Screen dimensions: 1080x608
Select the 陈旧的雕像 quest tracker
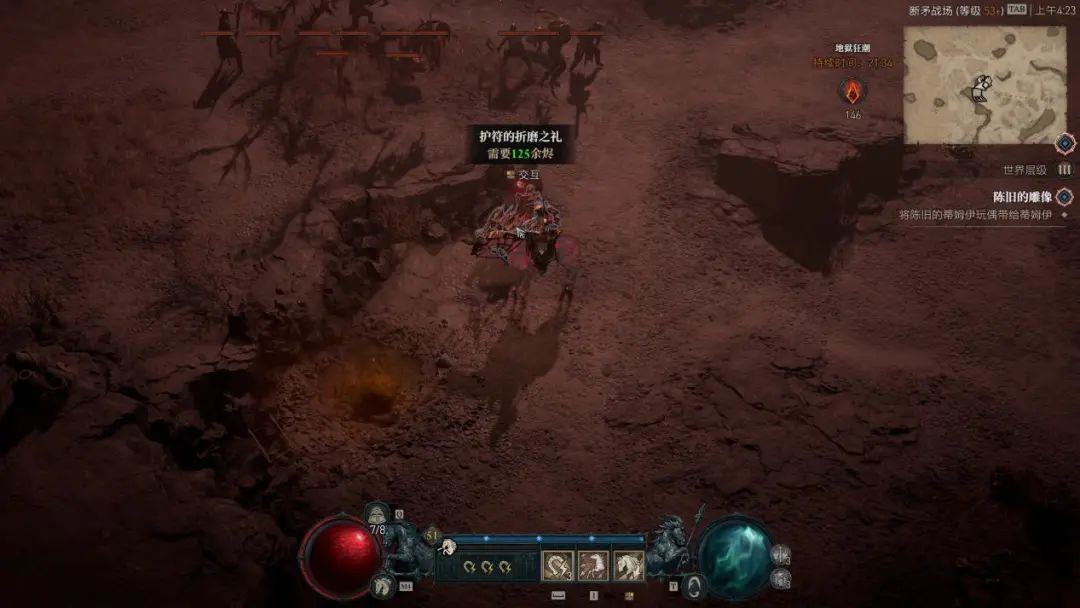click(x=1015, y=197)
